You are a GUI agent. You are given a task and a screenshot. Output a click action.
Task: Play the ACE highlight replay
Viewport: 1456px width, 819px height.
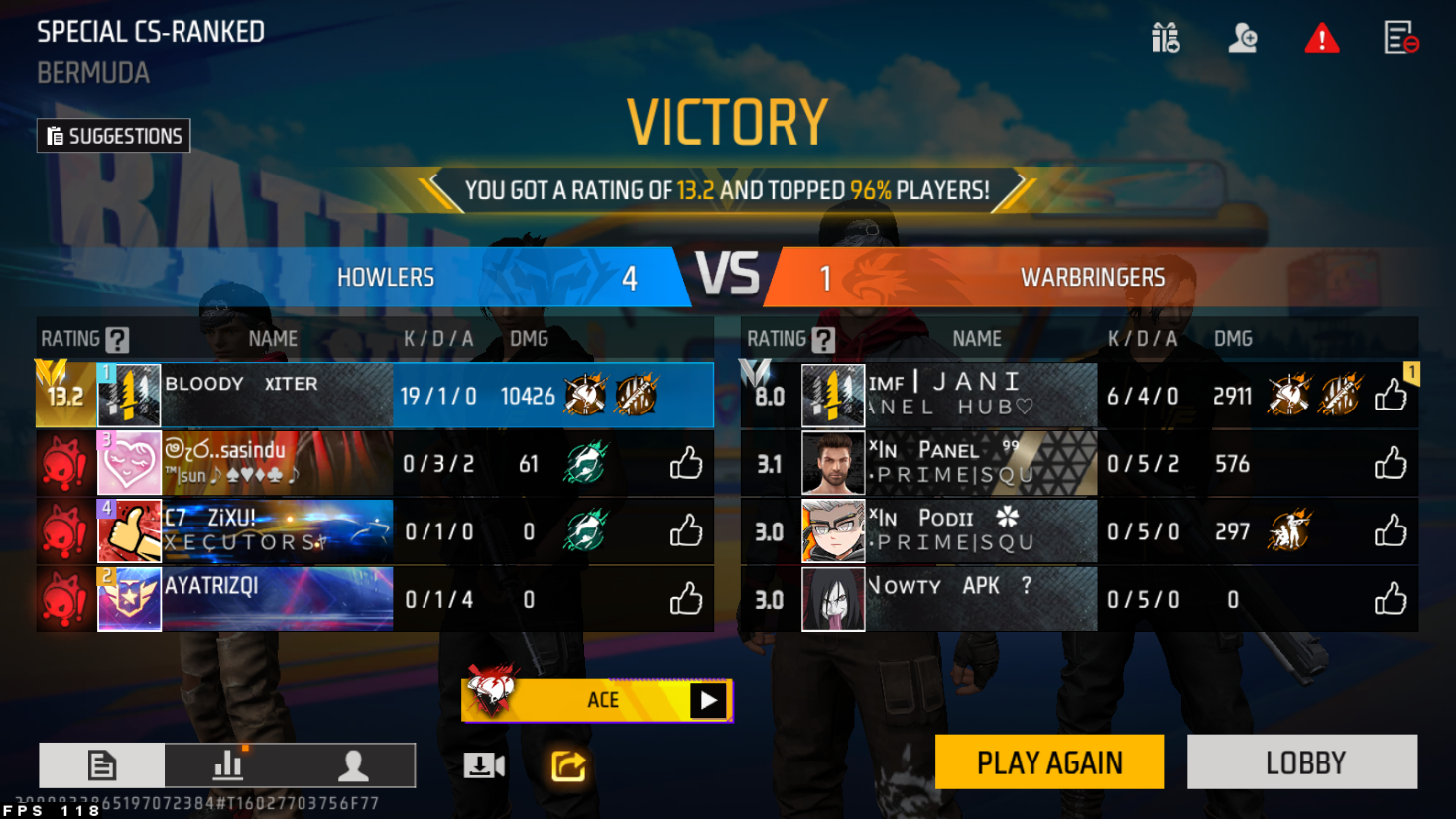point(708,700)
